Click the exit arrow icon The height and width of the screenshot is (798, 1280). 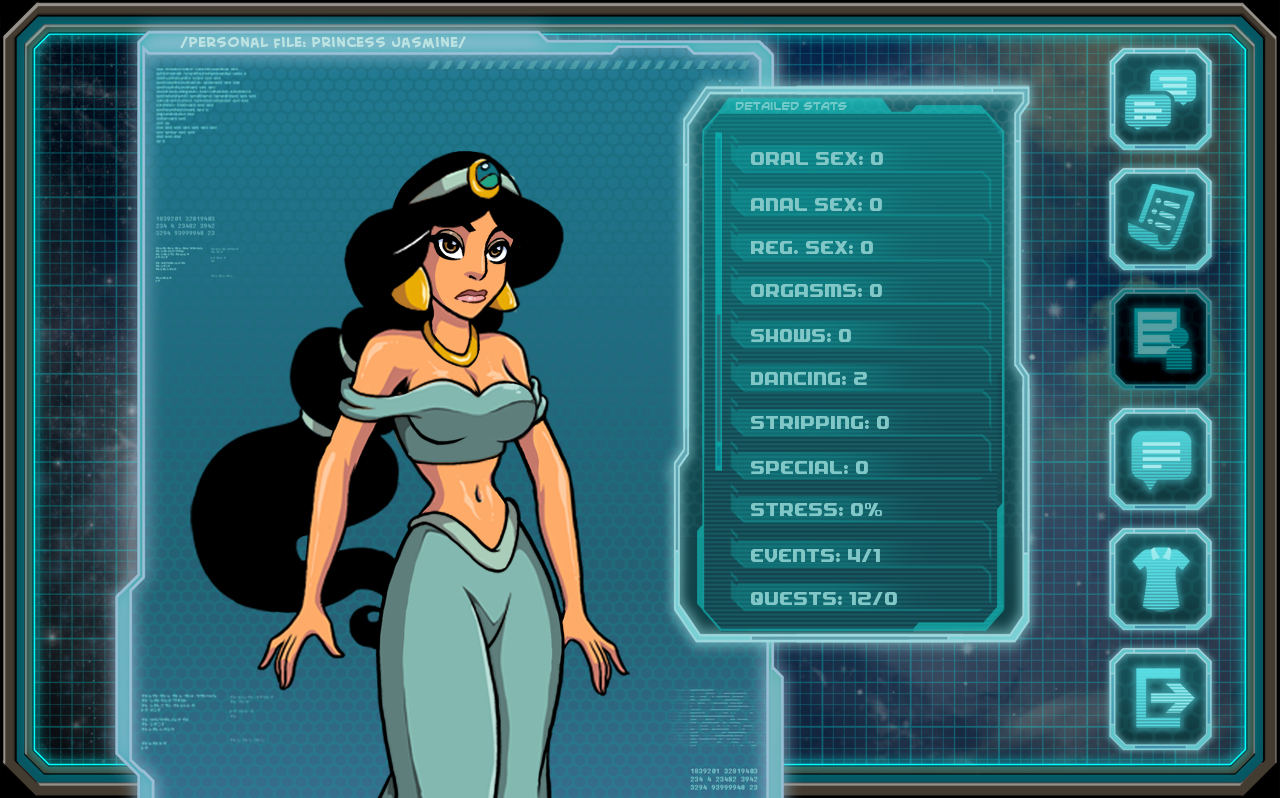click(x=1160, y=699)
